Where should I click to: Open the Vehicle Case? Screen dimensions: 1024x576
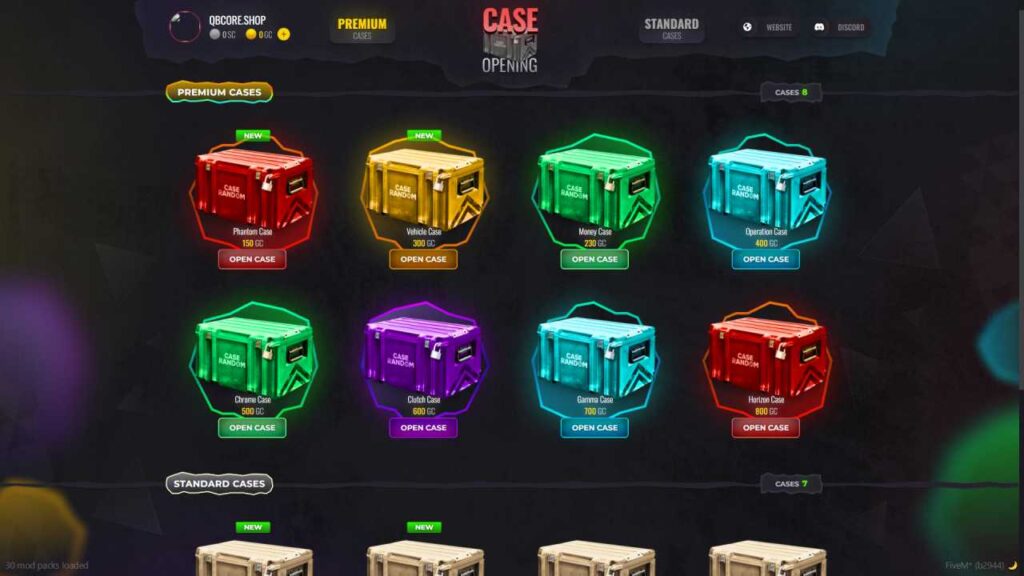[x=423, y=259]
